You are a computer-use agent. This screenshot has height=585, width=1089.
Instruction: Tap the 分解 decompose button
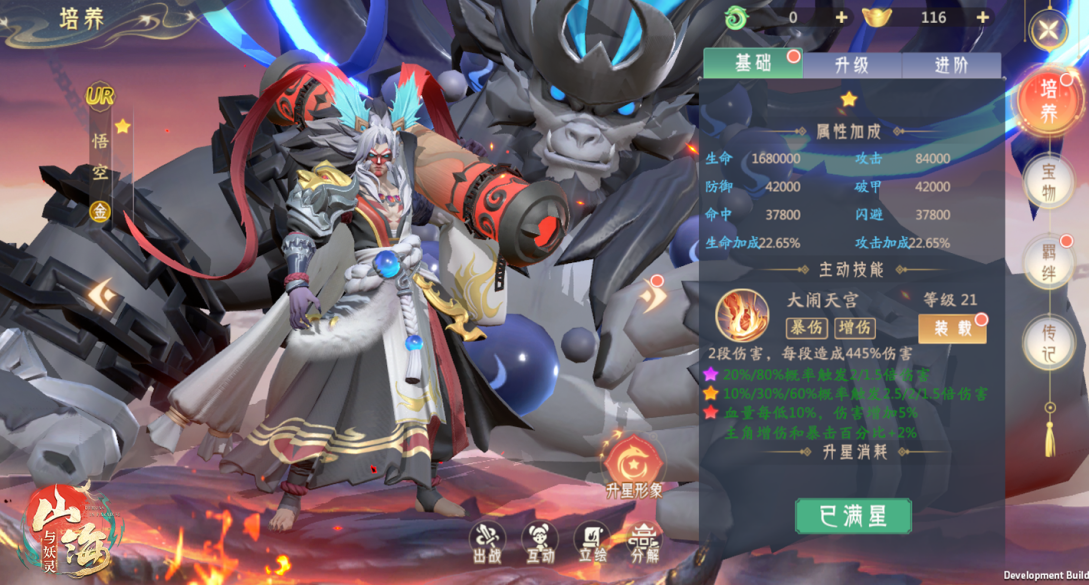[644, 541]
